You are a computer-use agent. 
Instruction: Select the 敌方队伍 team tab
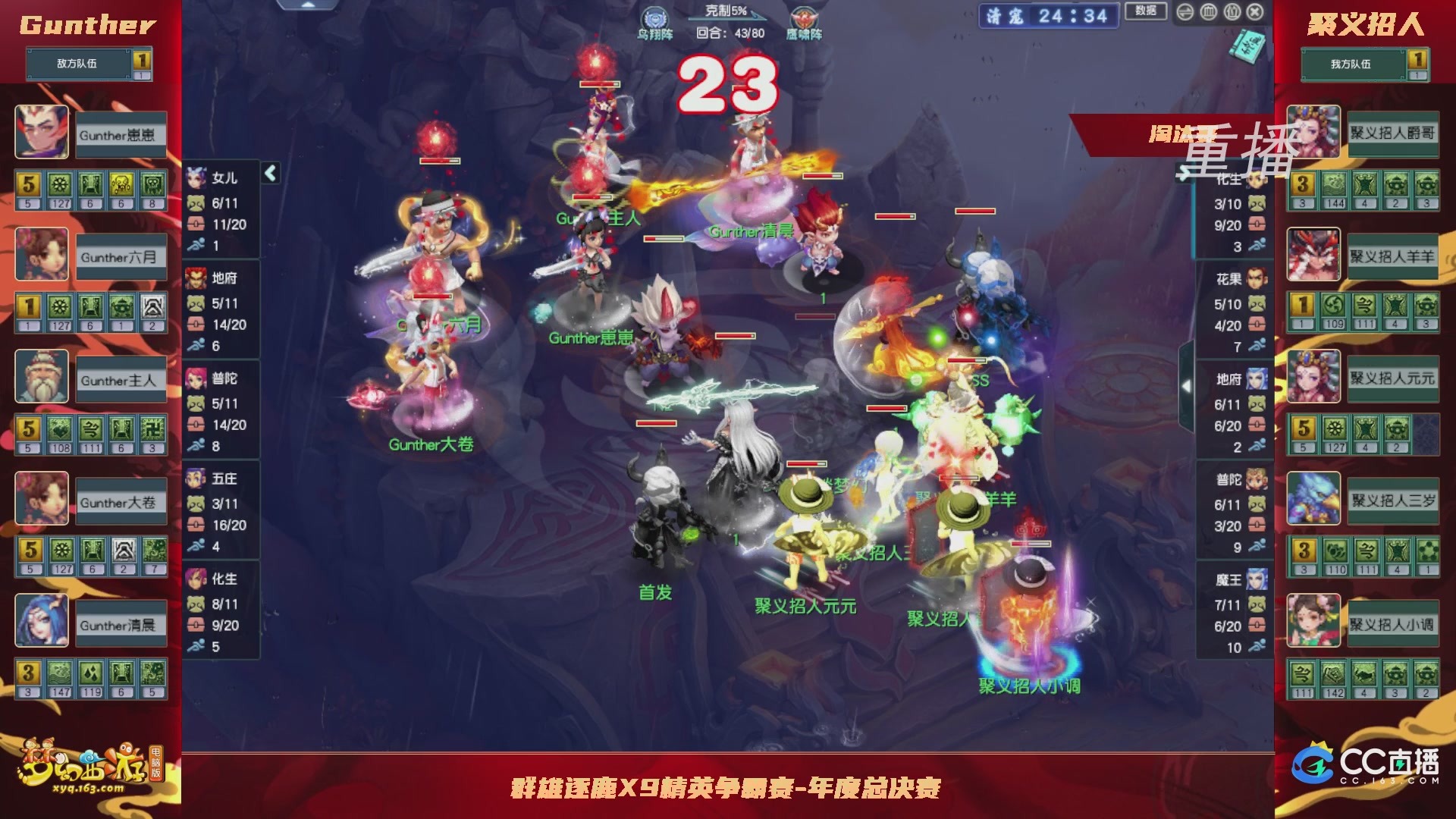coord(79,64)
